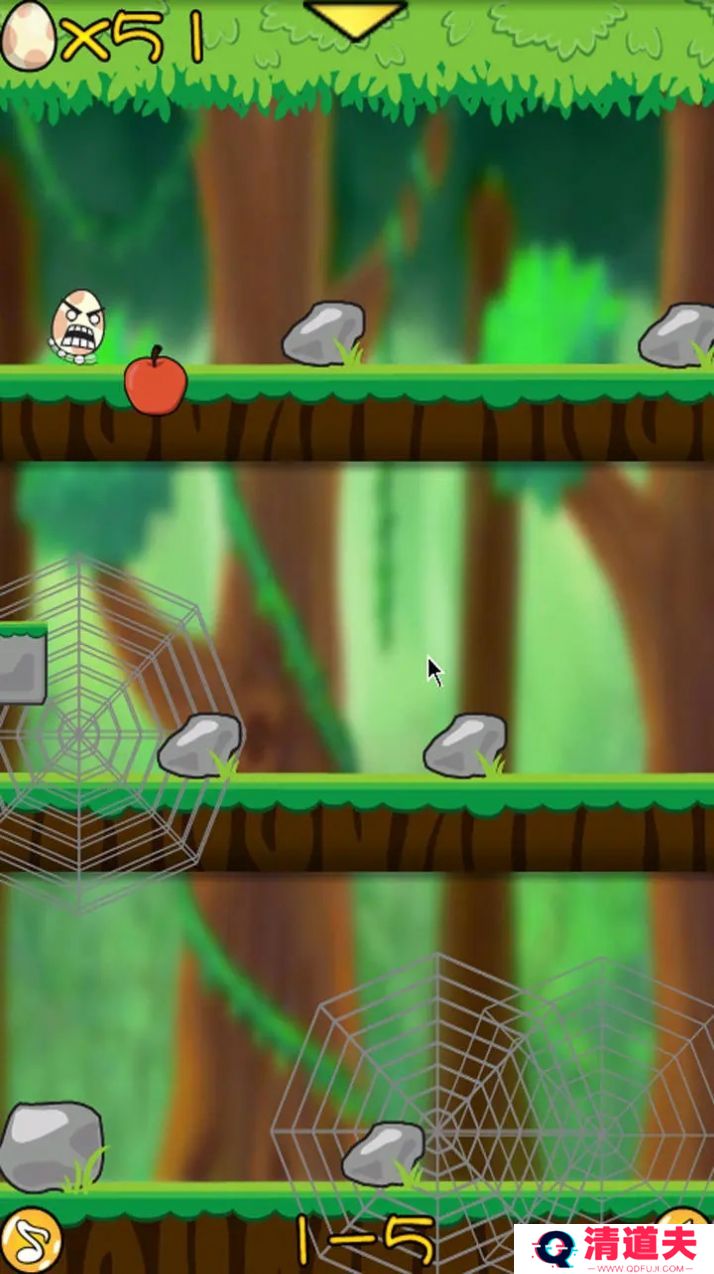Open the yellow dropdown arrow menu
Screen dimensions: 714x1274
click(355, 19)
